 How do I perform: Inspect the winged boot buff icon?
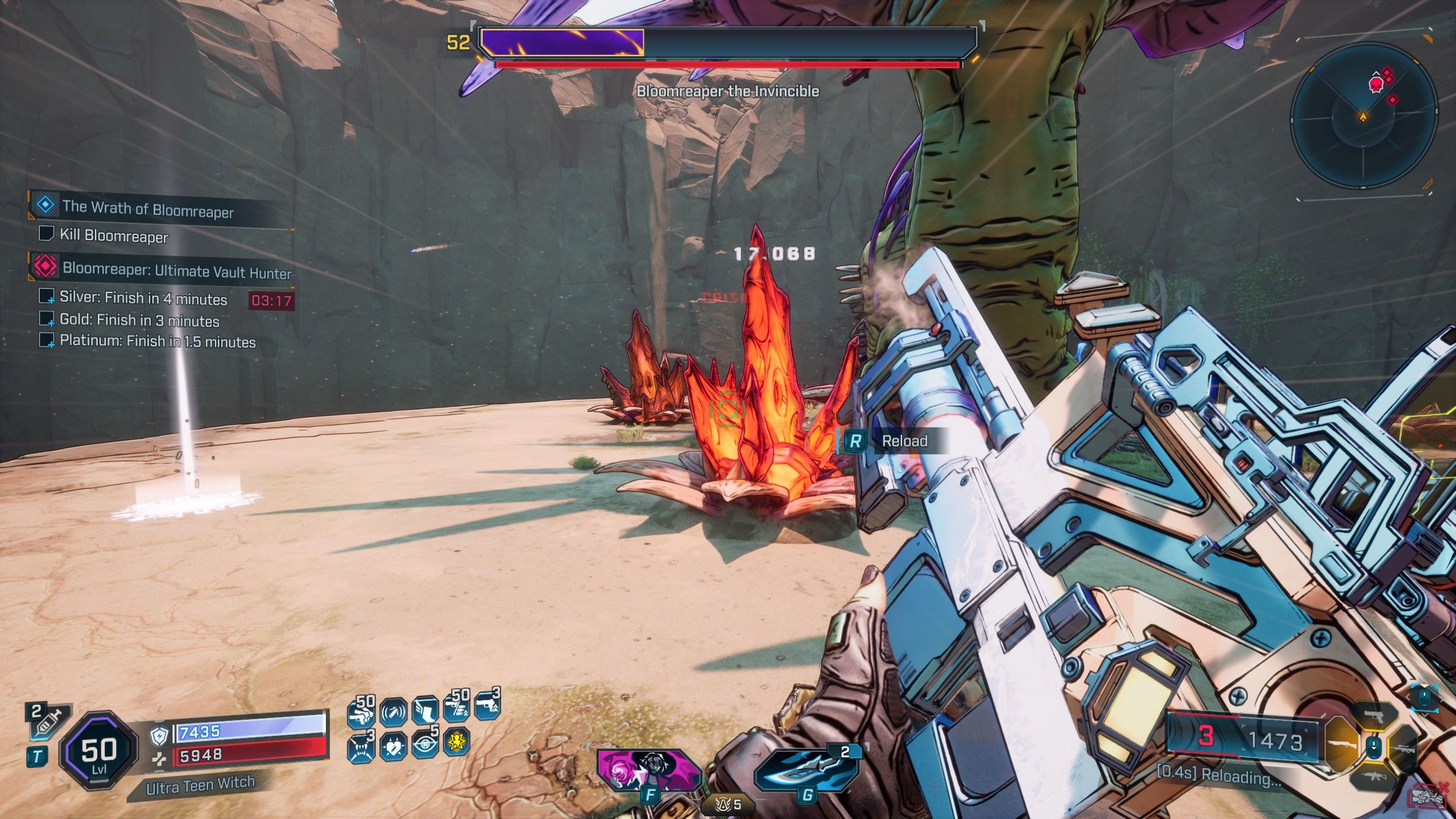coord(425,712)
